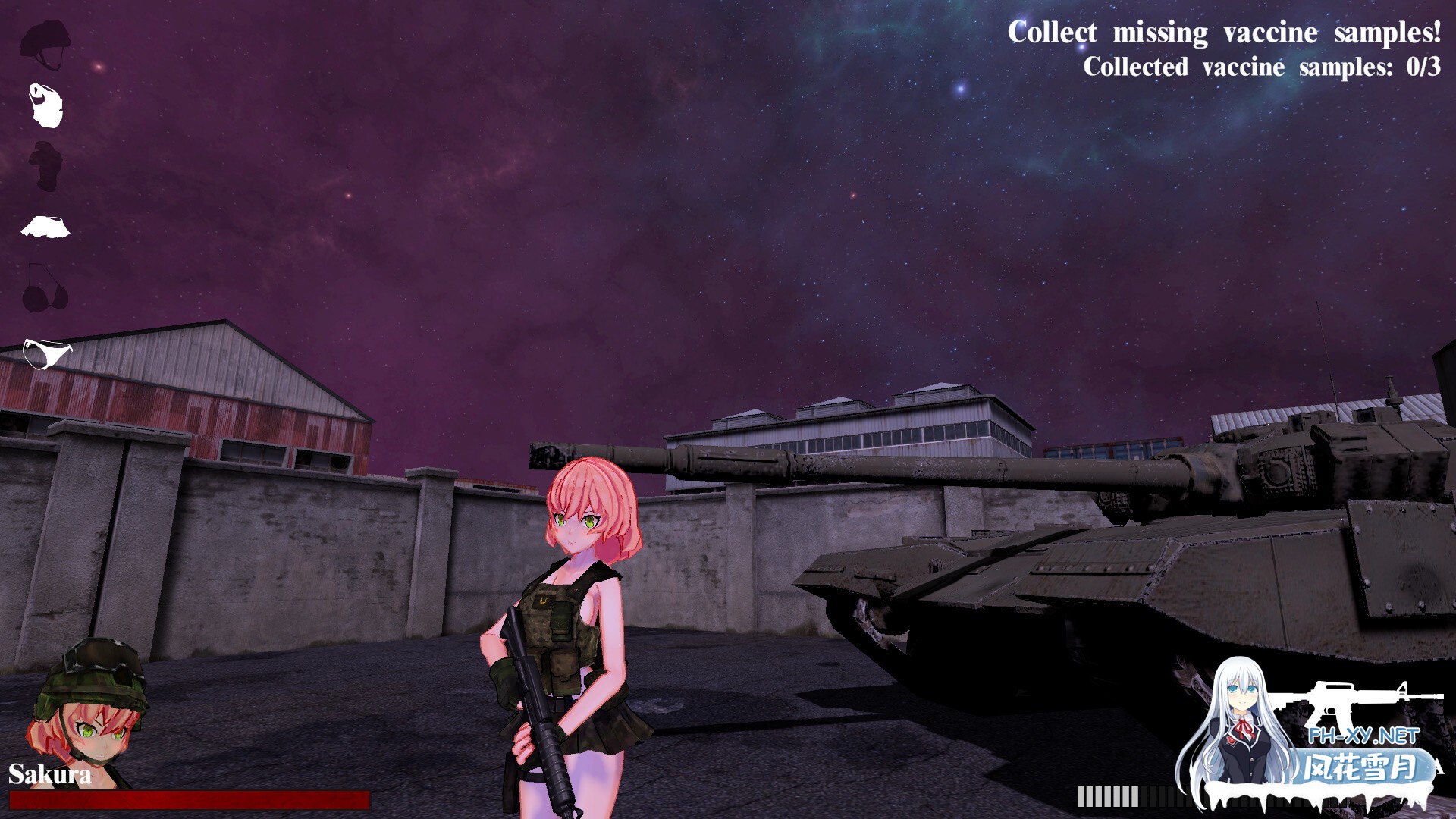Click the white tactical vest icon
The image size is (1456, 819).
click(x=45, y=106)
